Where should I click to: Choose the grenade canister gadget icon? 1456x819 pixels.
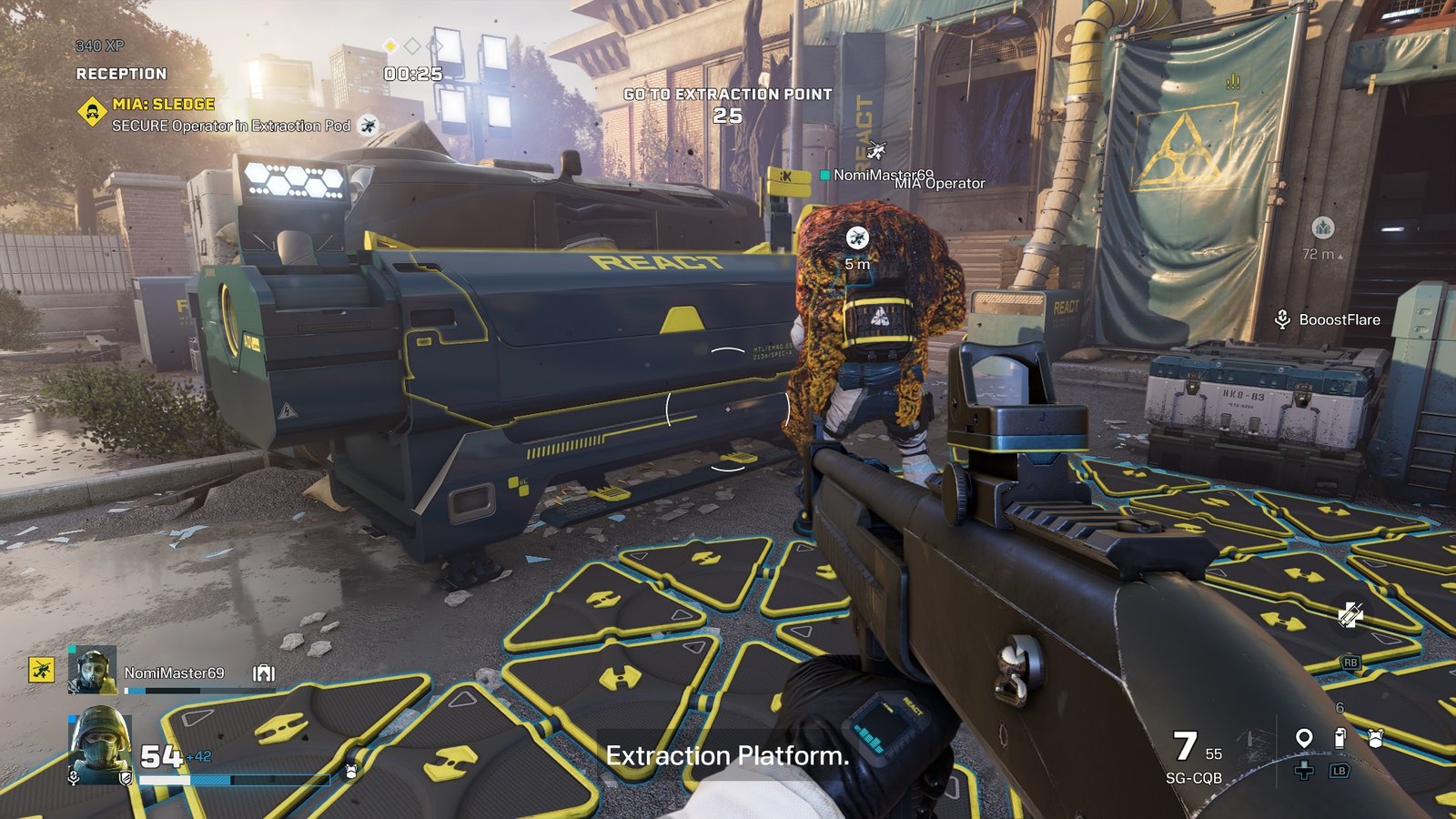pyautogui.click(x=1339, y=738)
